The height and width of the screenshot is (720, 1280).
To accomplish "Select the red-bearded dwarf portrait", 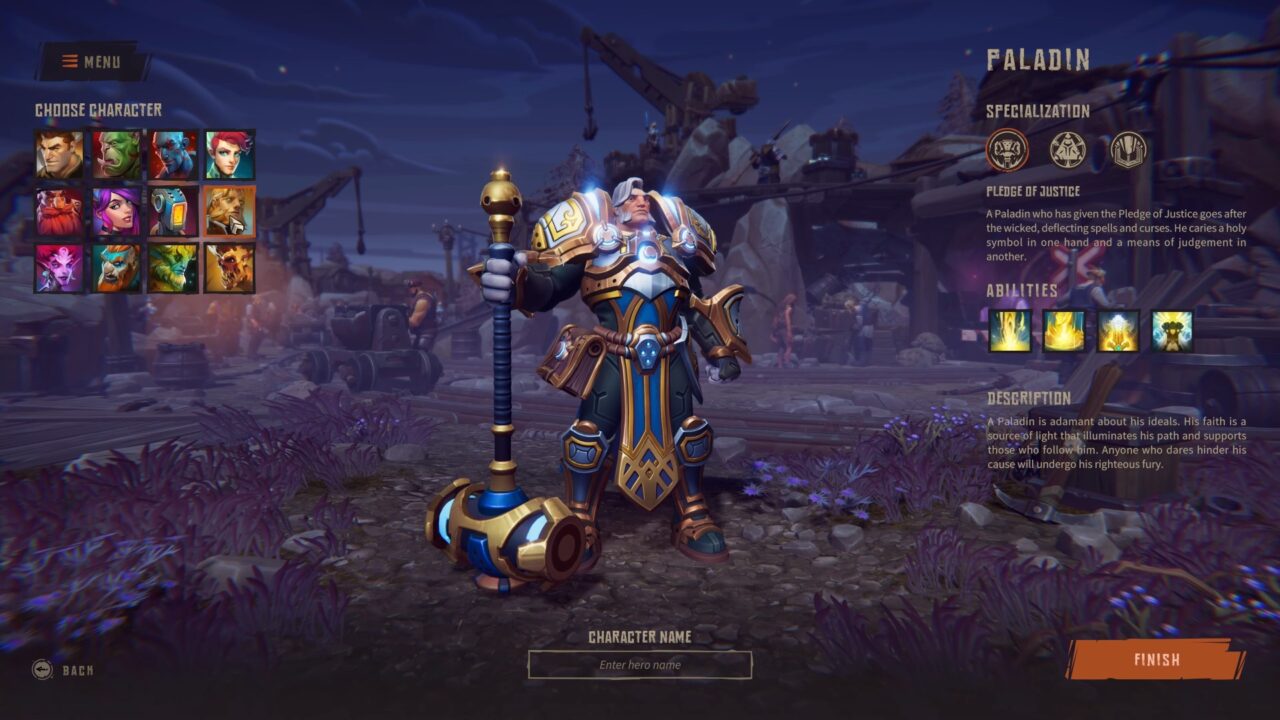I will click(59, 211).
